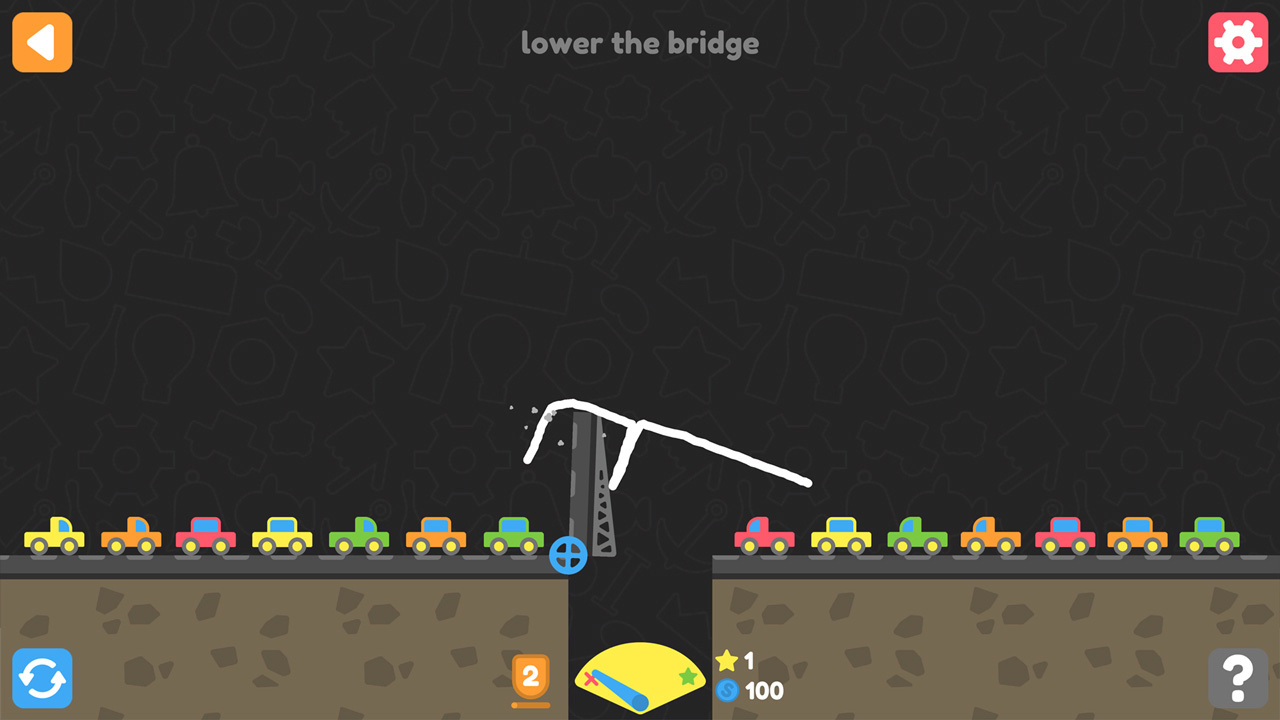Open help via the question mark button

(x=1238, y=678)
